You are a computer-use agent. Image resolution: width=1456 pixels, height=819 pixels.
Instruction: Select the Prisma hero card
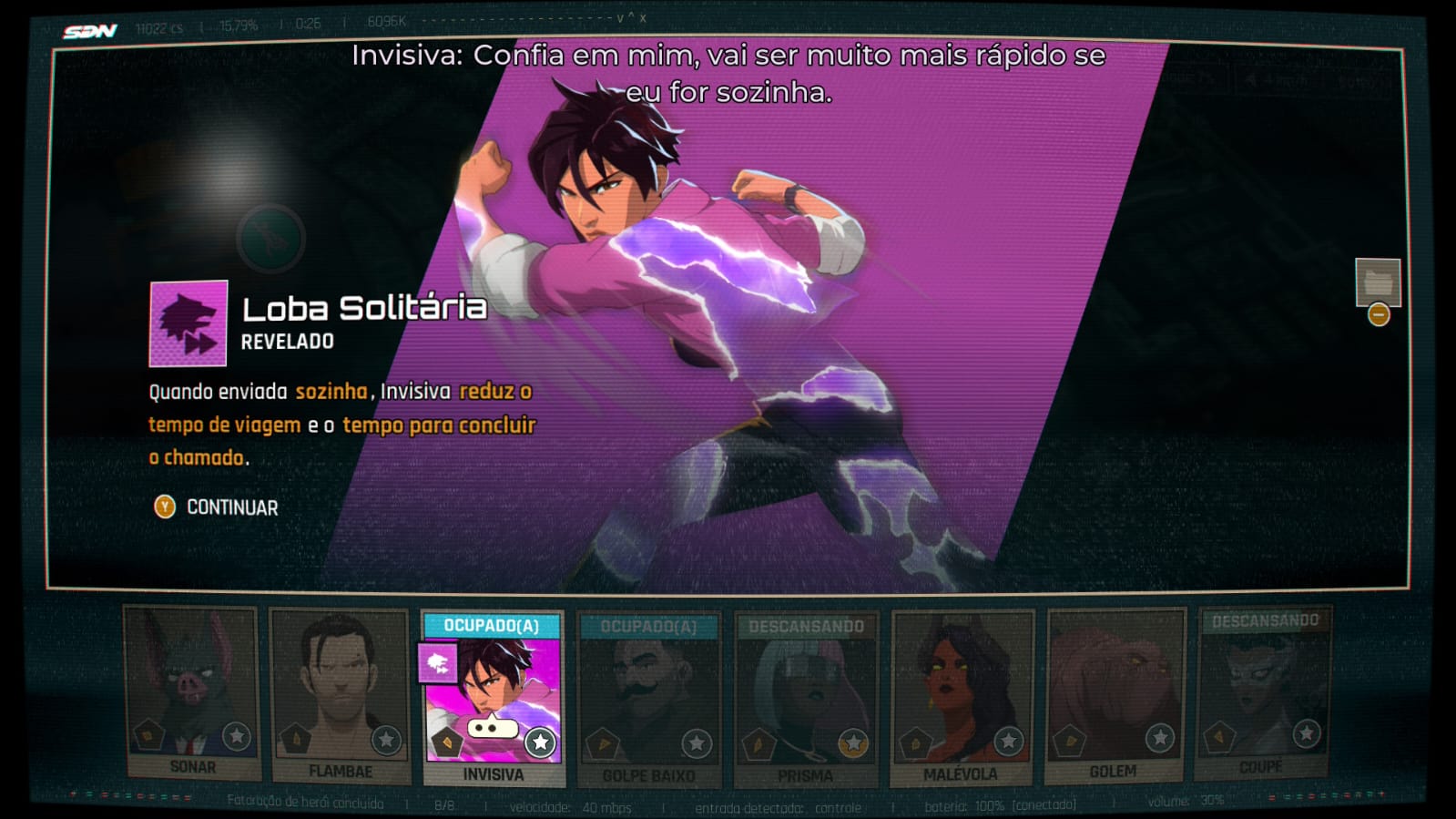(x=806, y=700)
